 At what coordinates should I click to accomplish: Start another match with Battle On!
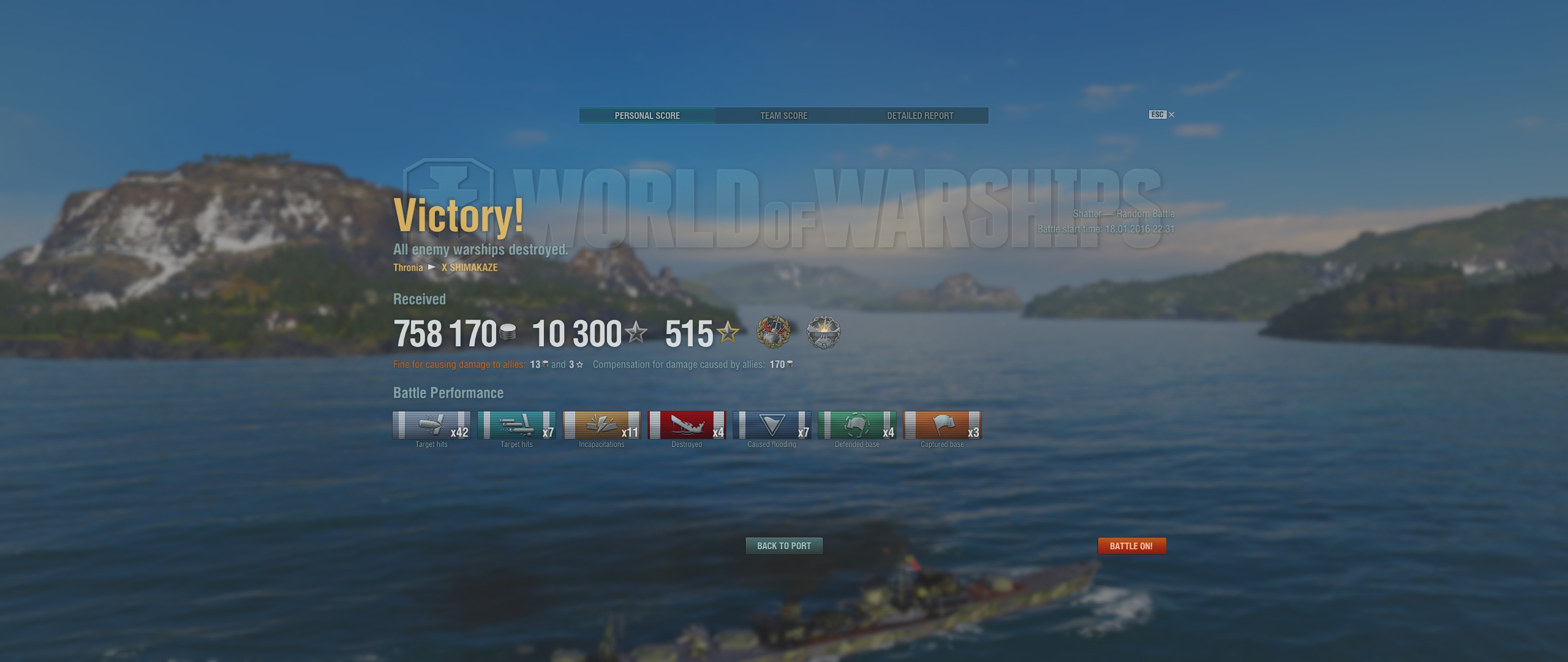click(1131, 546)
